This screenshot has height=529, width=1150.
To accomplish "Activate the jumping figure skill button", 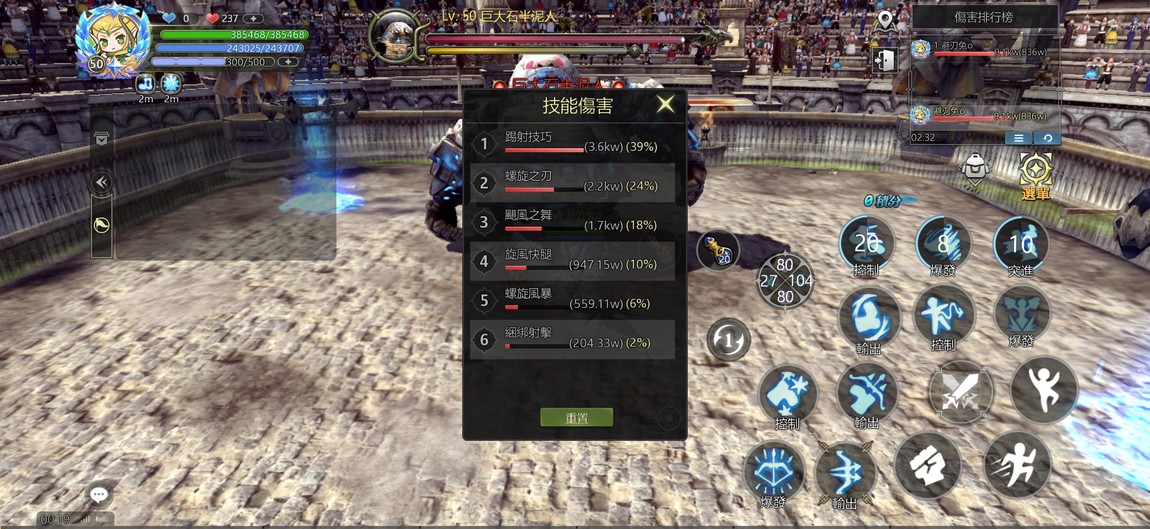I will coord(1043,389).
